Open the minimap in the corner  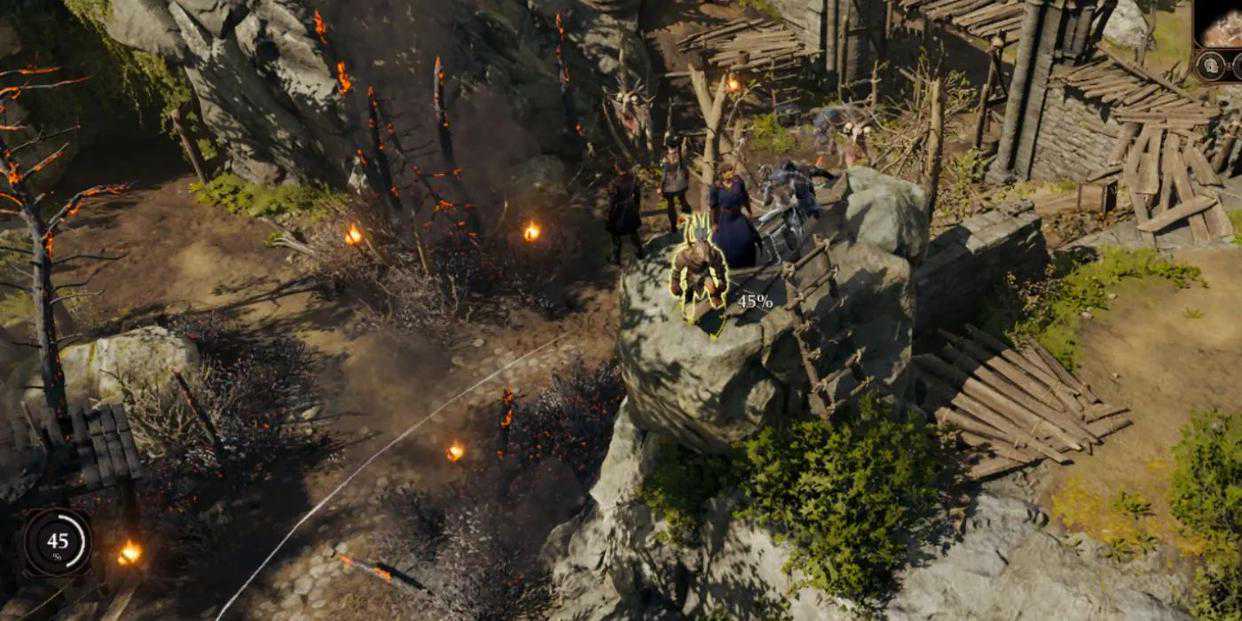[1221, 23]
